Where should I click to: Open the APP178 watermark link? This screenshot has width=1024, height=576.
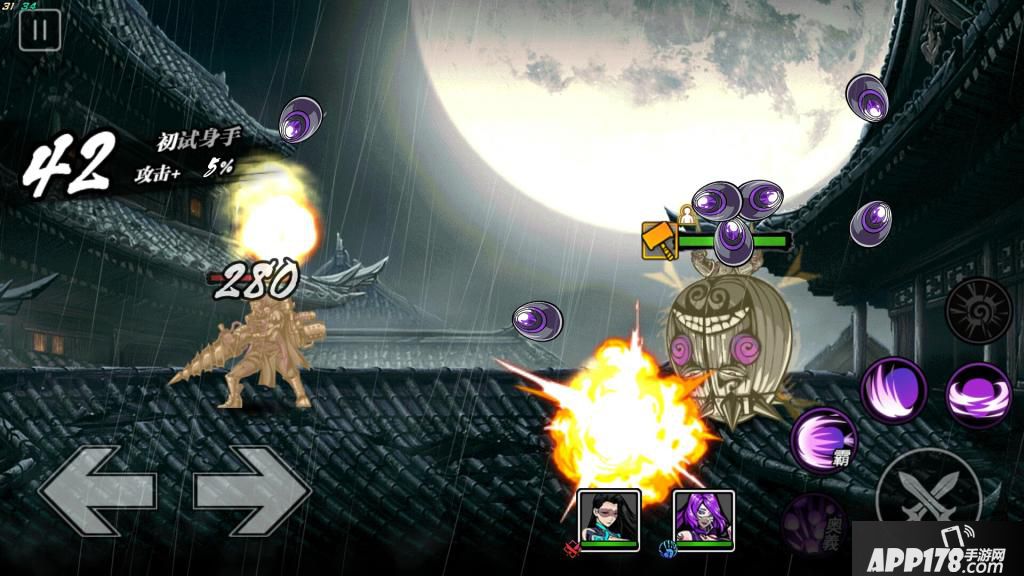pos(936,550)
